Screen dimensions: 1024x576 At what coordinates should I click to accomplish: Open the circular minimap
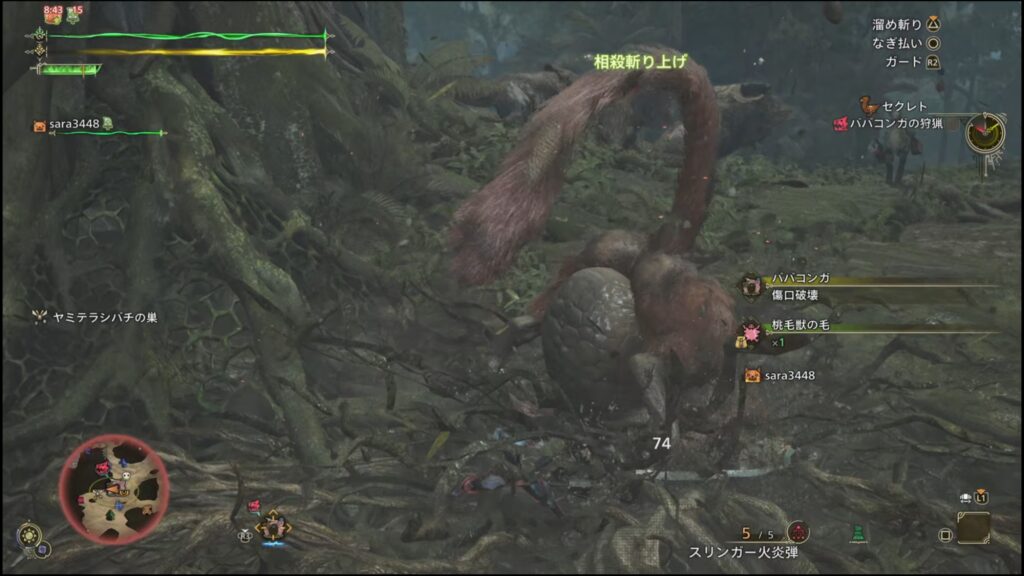113,489
